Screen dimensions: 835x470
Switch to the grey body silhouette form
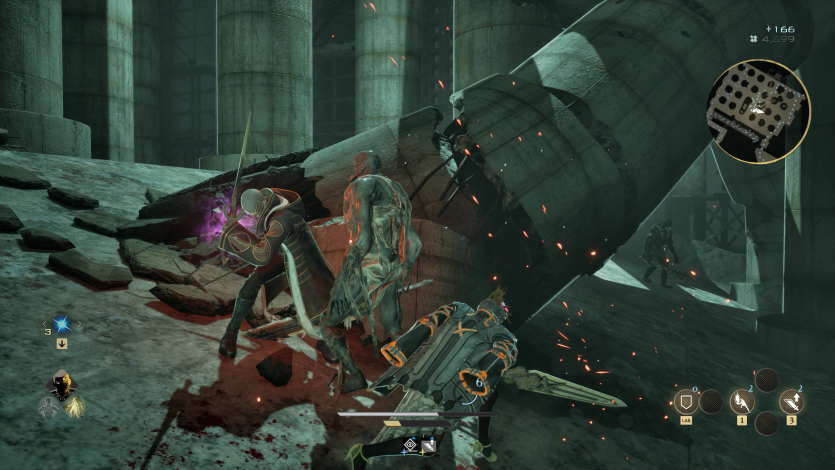(x=47, y=406)
